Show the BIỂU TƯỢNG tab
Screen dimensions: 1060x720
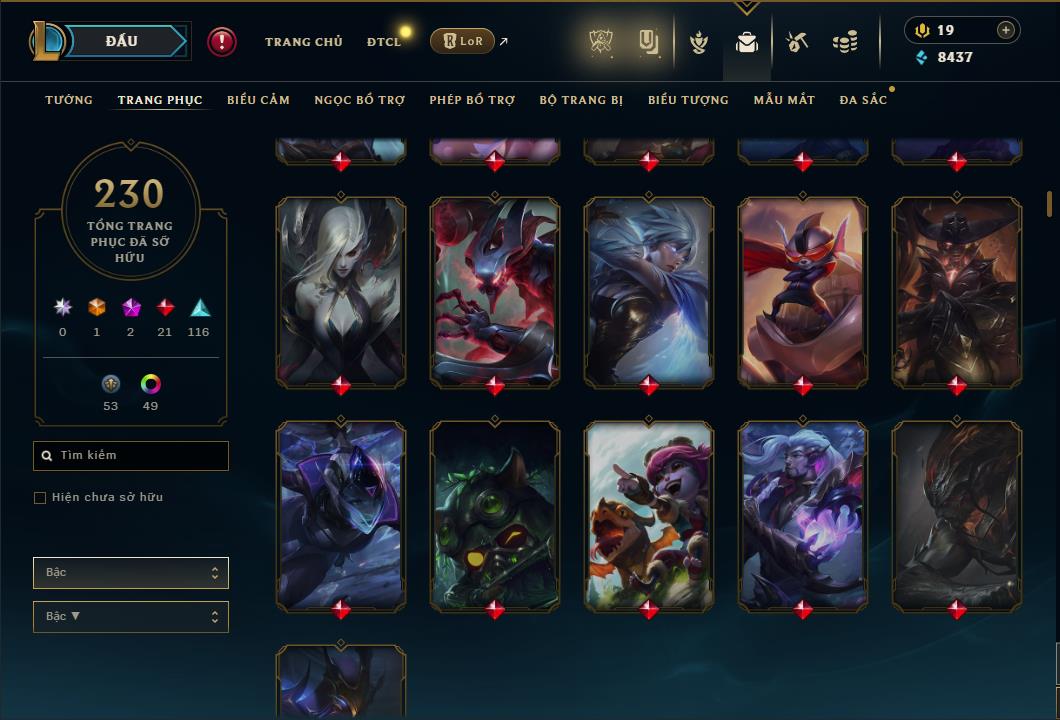click(688, 100)
